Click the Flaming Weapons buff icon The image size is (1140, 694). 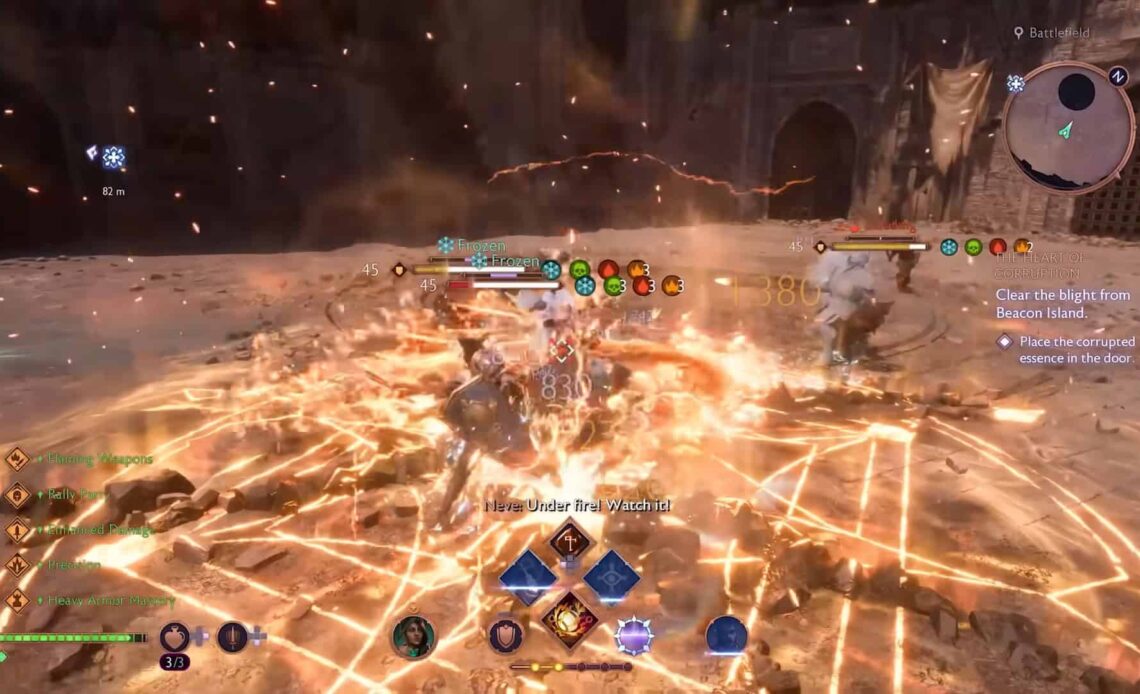pos(17,459)
